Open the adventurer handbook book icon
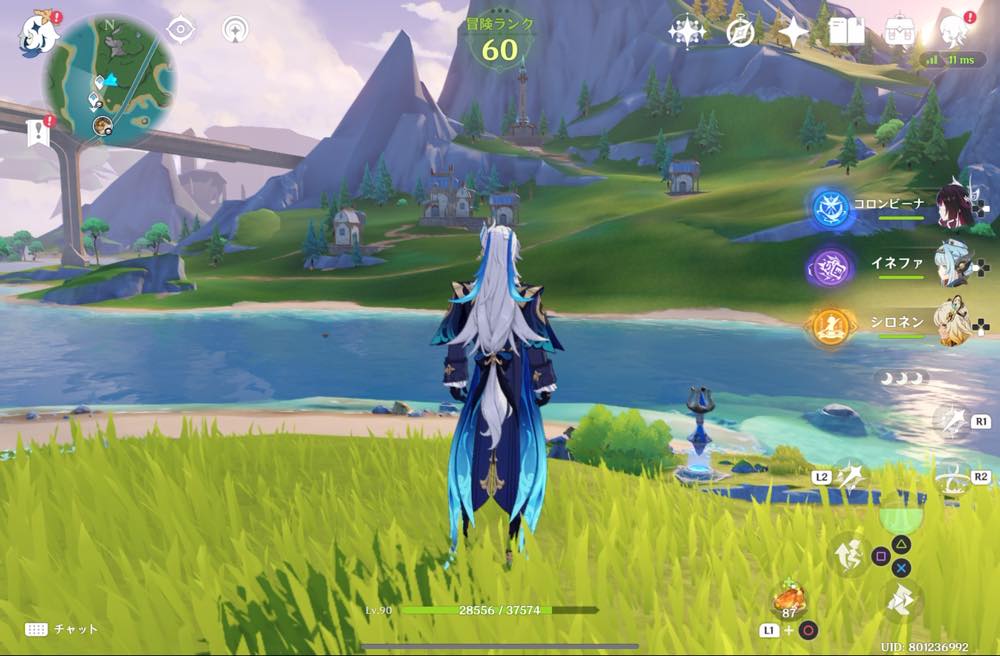 [x=846, y=32]
